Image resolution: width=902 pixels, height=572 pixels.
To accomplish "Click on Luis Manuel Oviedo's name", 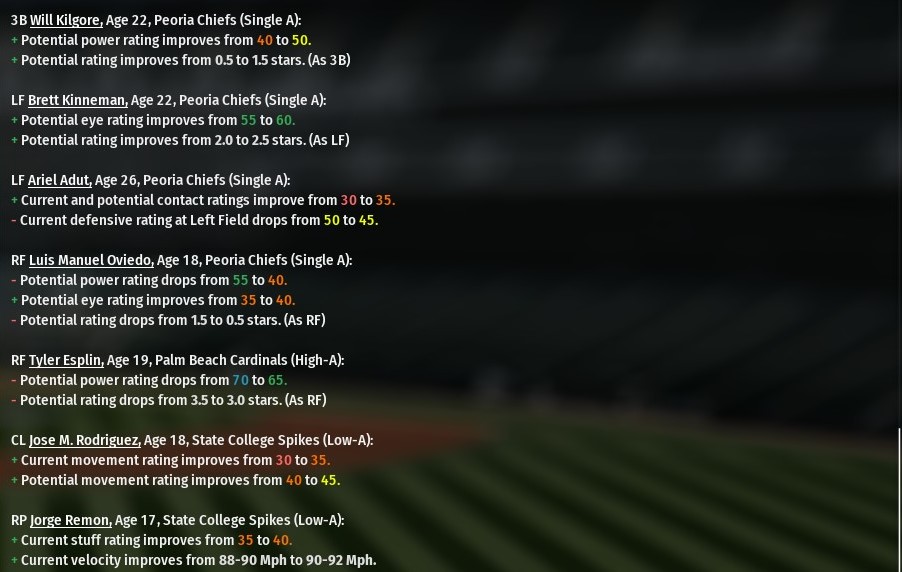I will (91, 260).
